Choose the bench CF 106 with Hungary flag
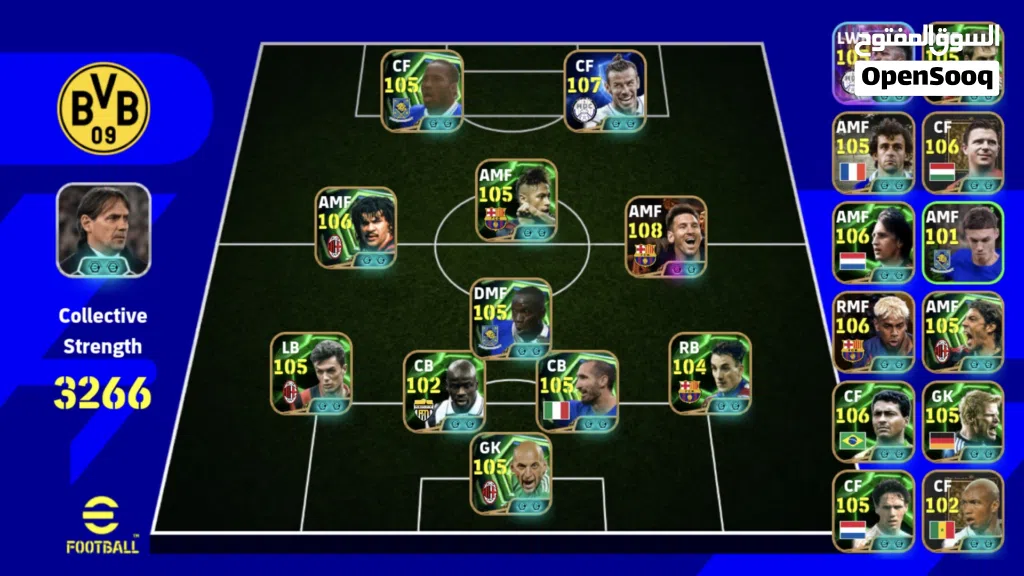 963,152
